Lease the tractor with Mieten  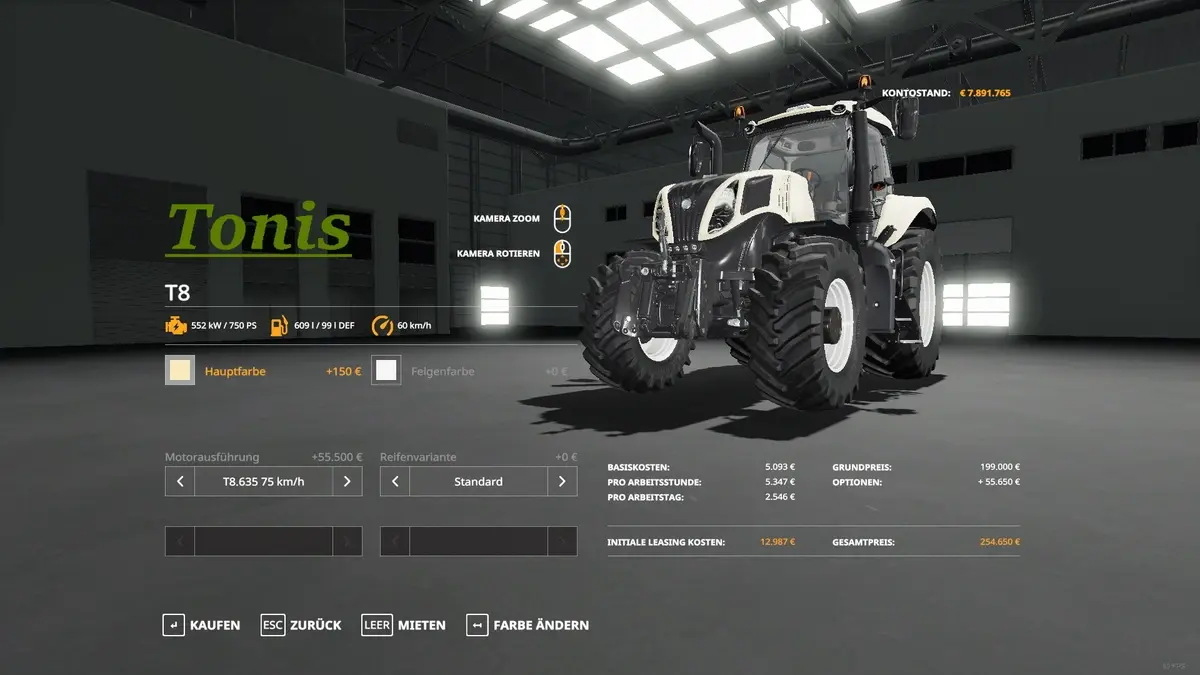pos(404,625)
